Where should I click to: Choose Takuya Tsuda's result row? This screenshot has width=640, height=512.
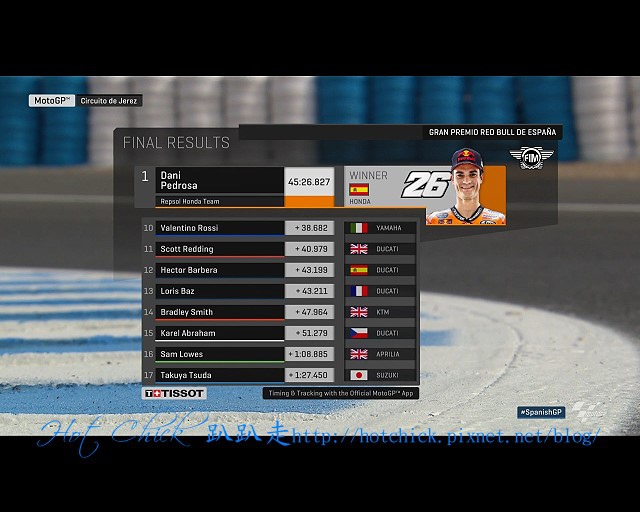tap(220, 375)
